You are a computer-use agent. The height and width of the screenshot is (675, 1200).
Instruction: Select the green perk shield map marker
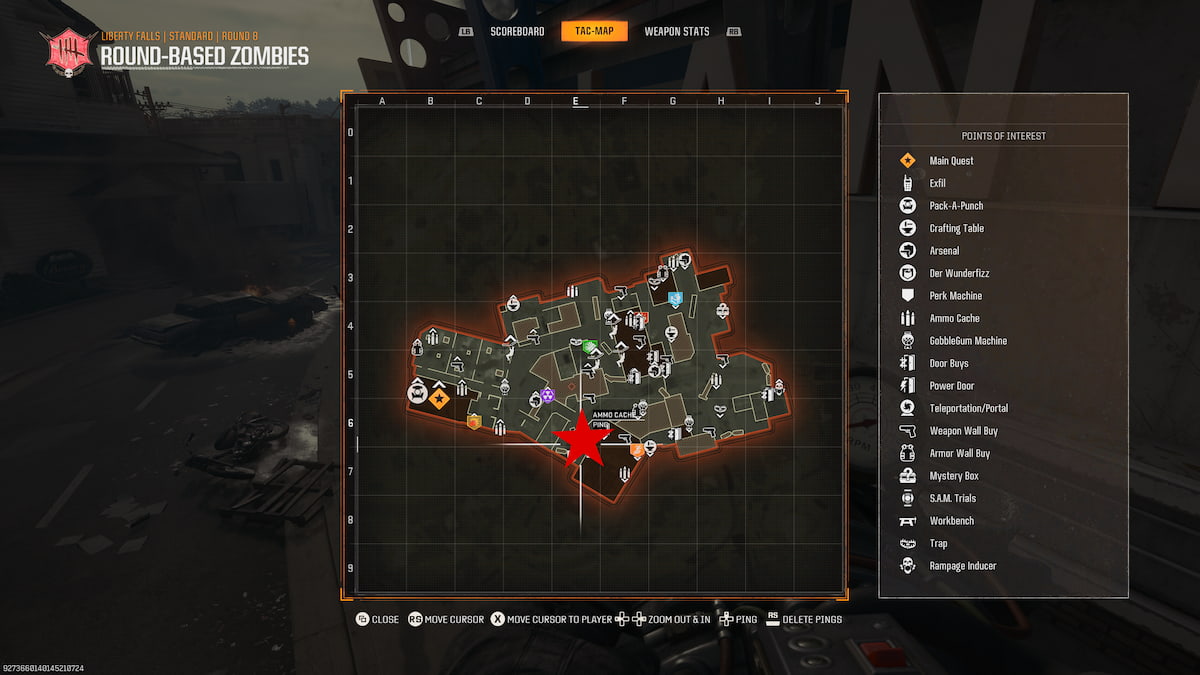pos(590,347)
